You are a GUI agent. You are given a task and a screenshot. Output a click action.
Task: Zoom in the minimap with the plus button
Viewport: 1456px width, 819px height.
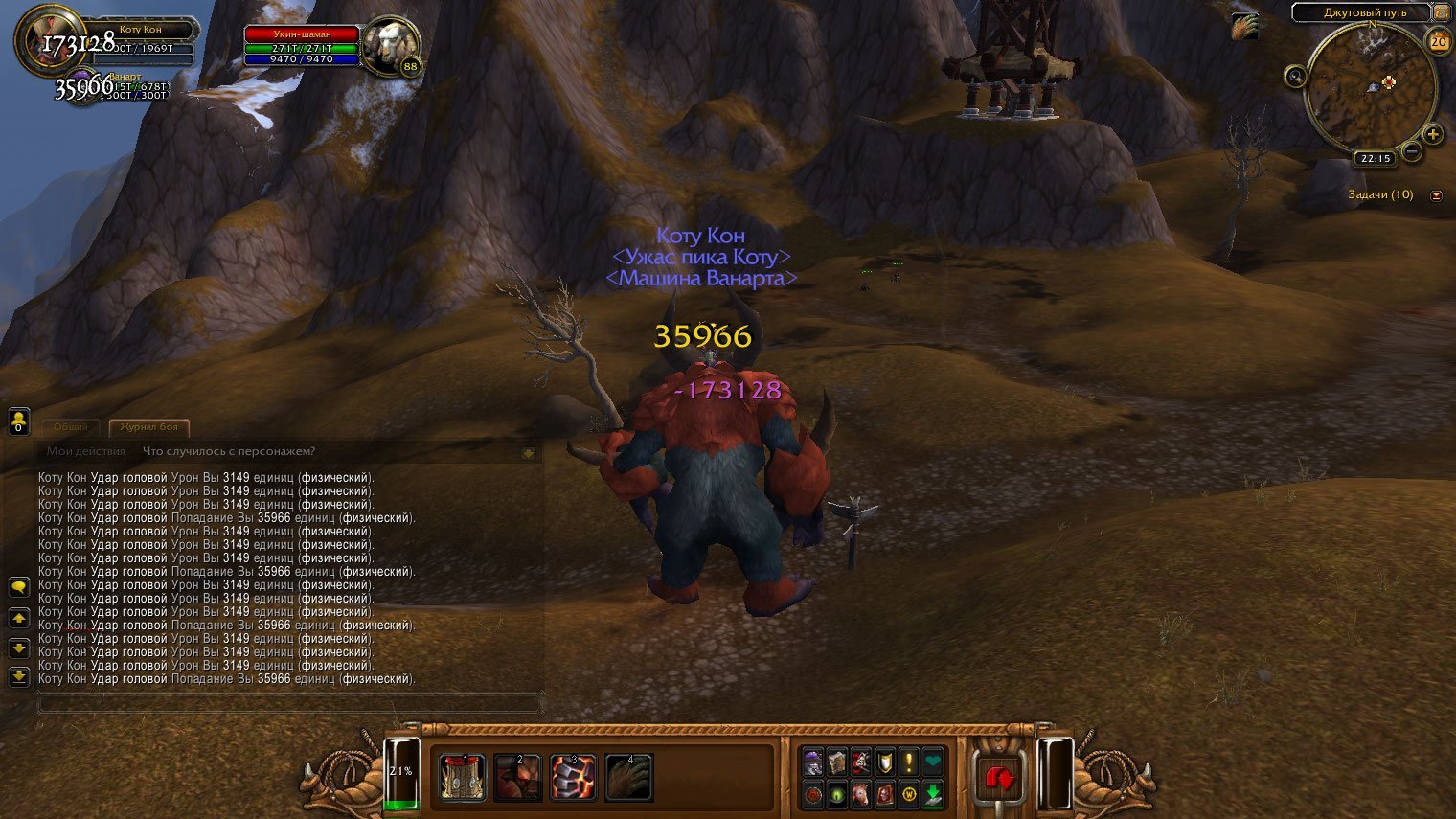click(x=1433, y=134)
